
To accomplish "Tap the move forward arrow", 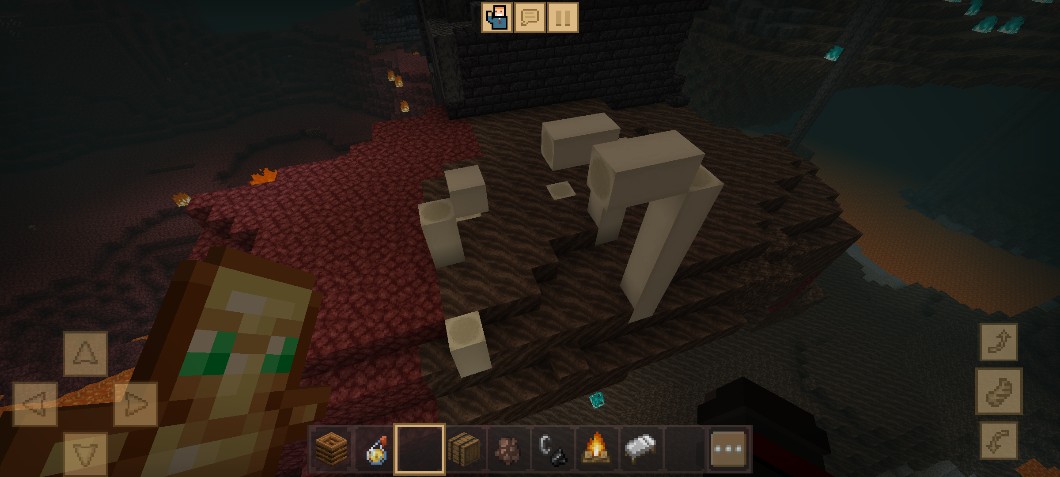I will click(85, 354).
